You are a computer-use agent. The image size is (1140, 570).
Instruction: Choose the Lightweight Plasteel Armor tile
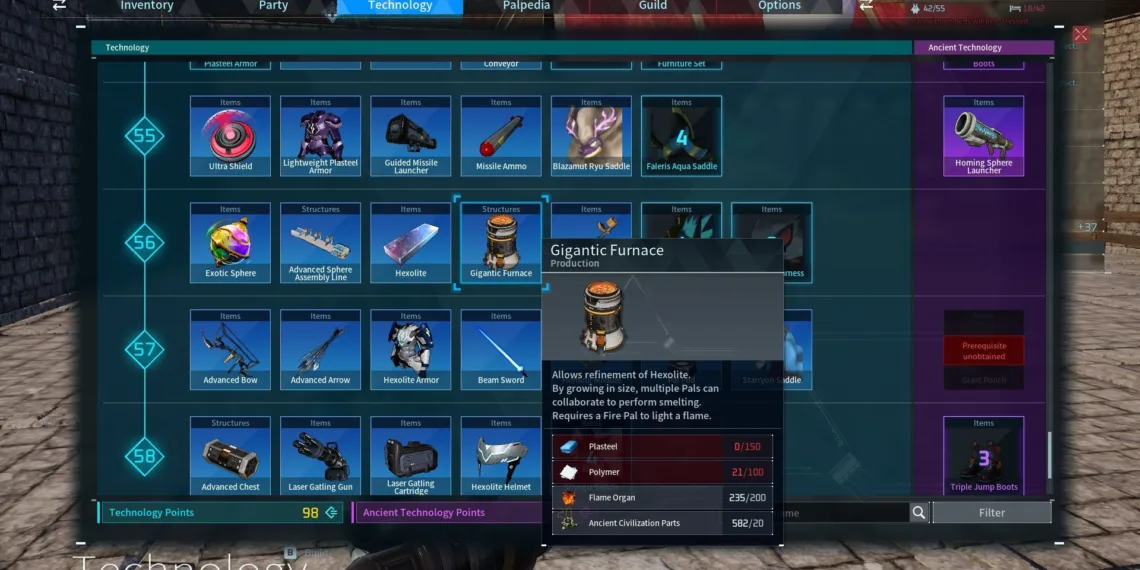[320, 136]
